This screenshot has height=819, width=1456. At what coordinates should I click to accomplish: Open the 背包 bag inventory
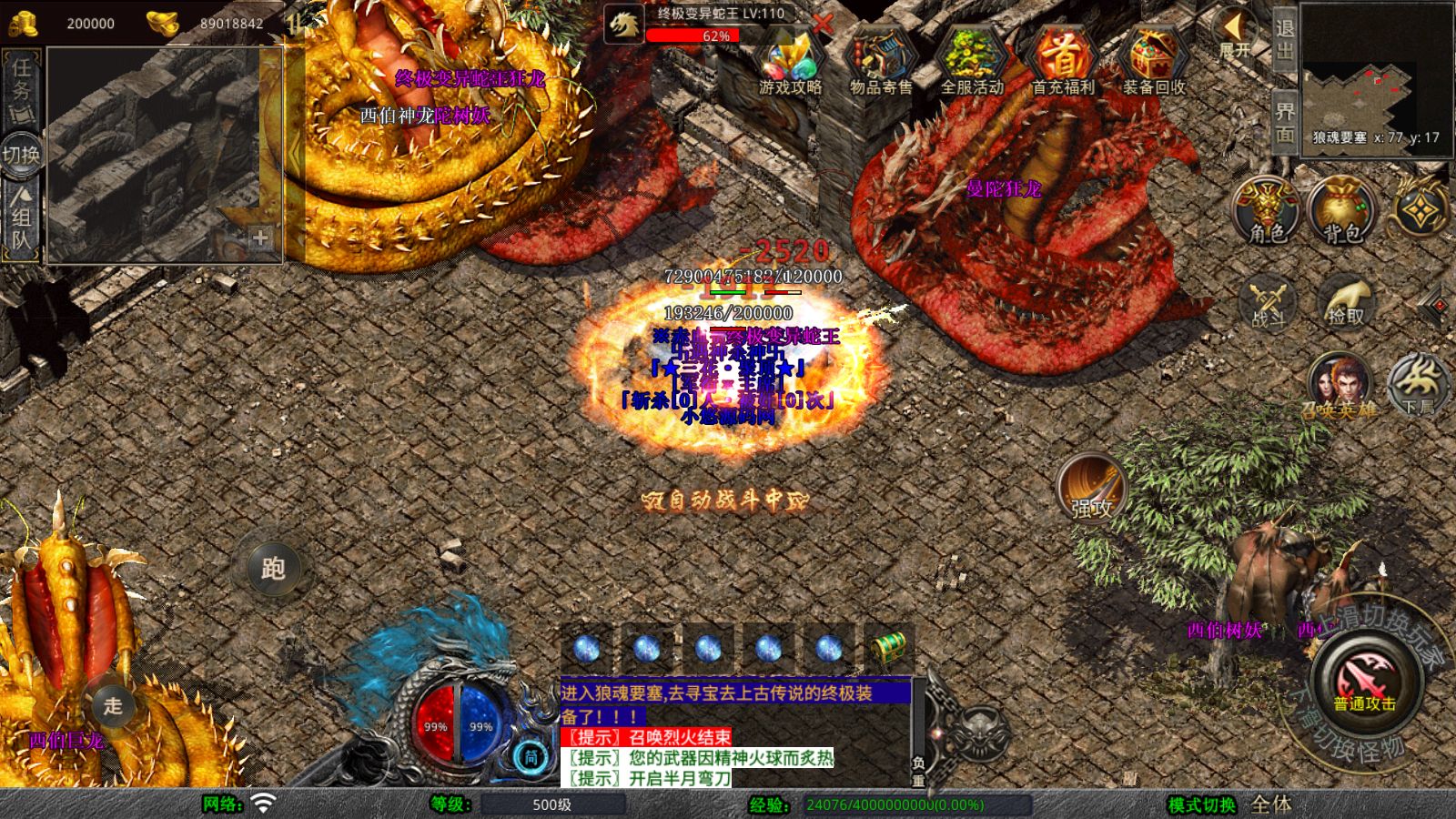pyautogui.click(x=1342, y=211)
